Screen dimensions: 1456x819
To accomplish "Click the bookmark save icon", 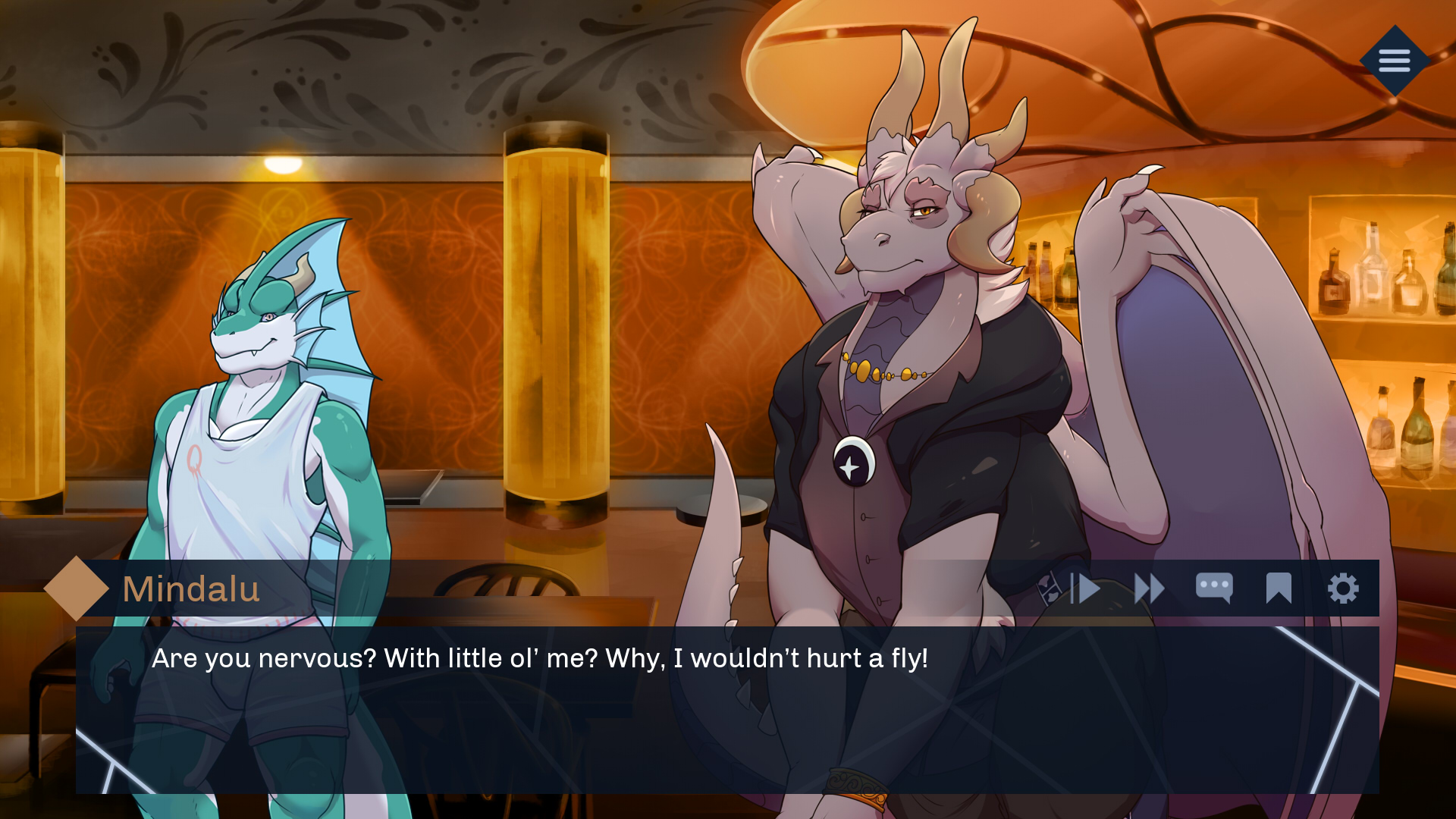I will point(1279,588).
